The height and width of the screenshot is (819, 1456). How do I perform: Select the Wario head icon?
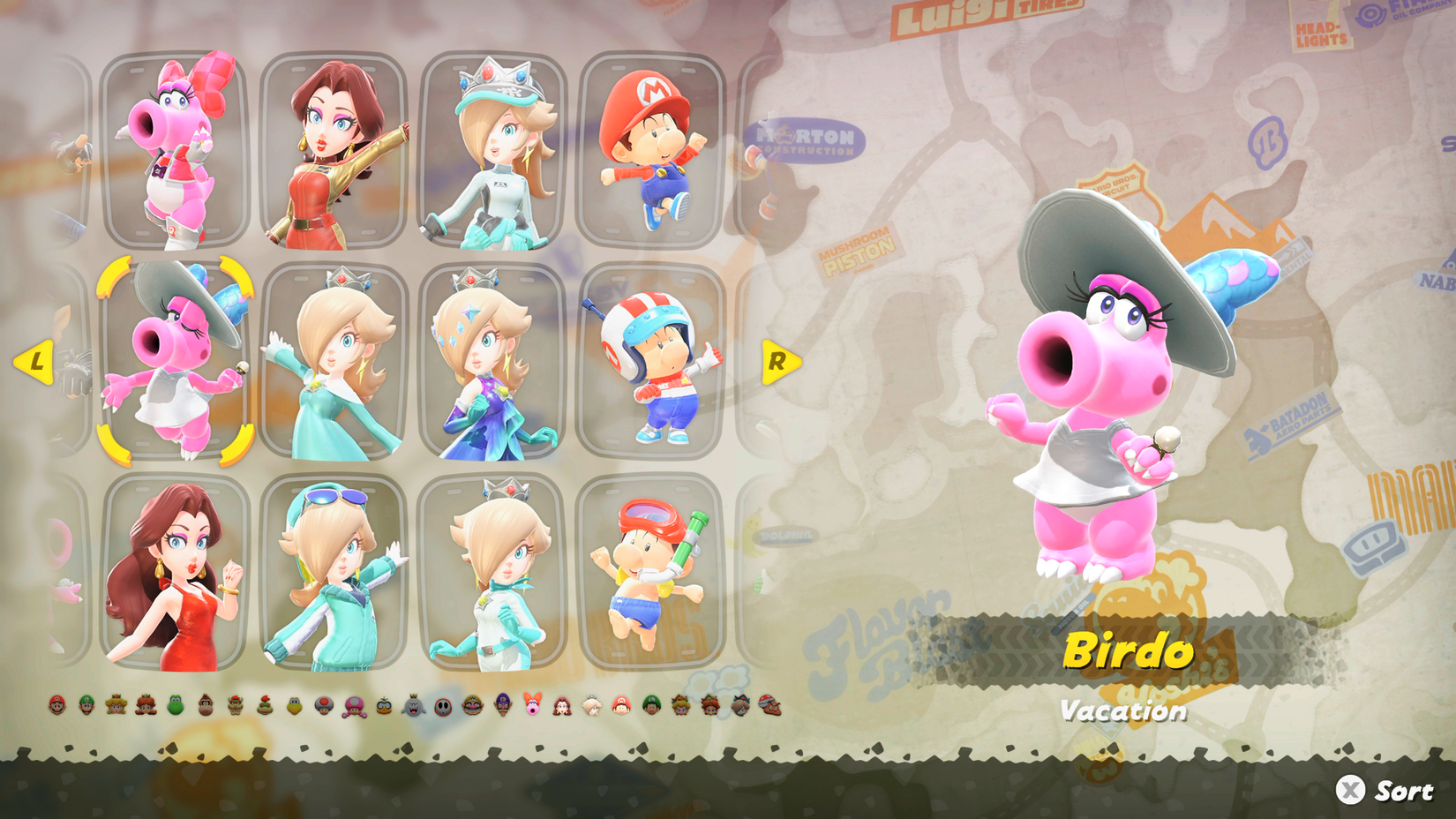[x=472, y=705]
